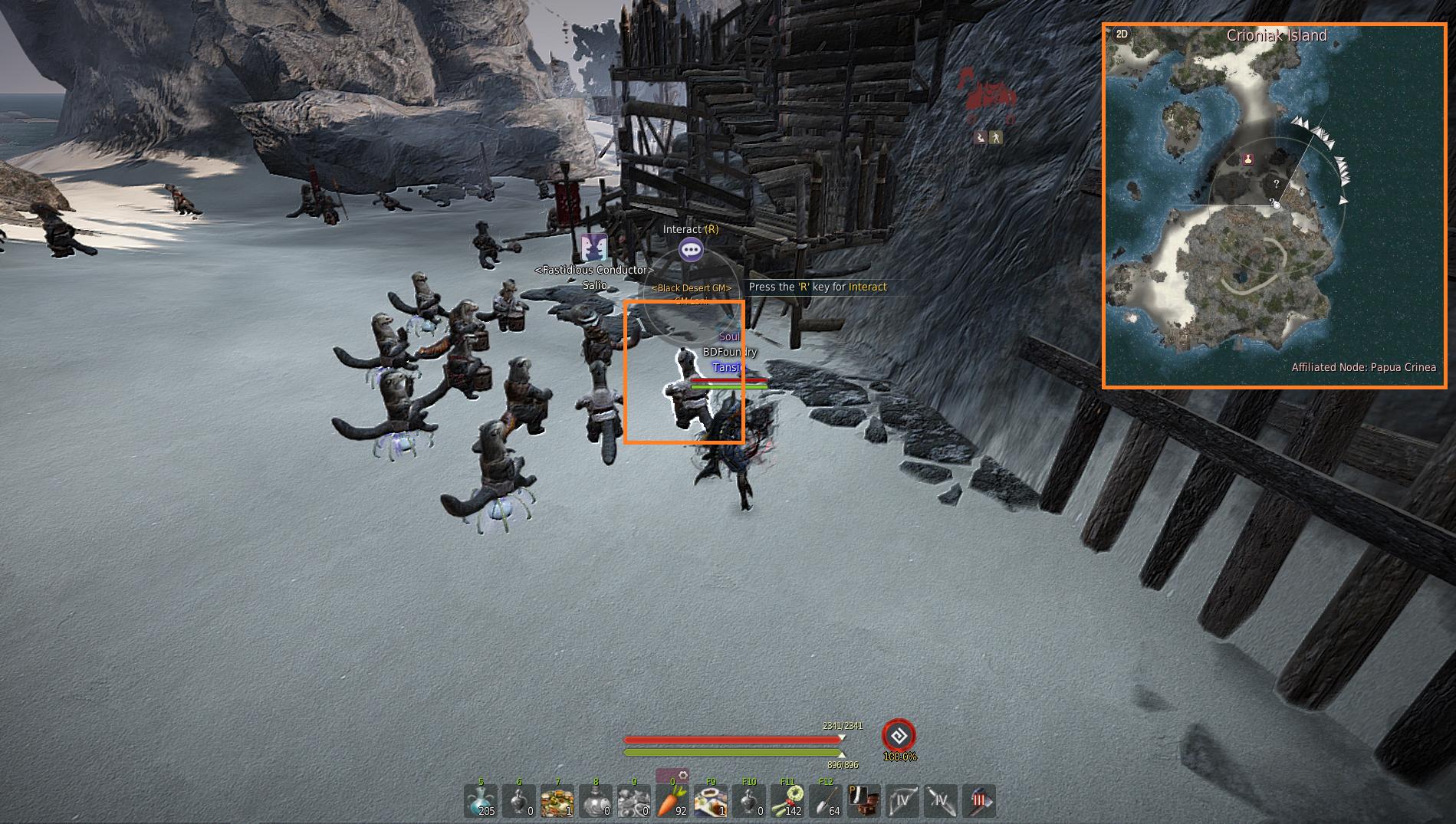
Task: Click the potion shop marker on minimap
Action: [x=1248, y=159]
